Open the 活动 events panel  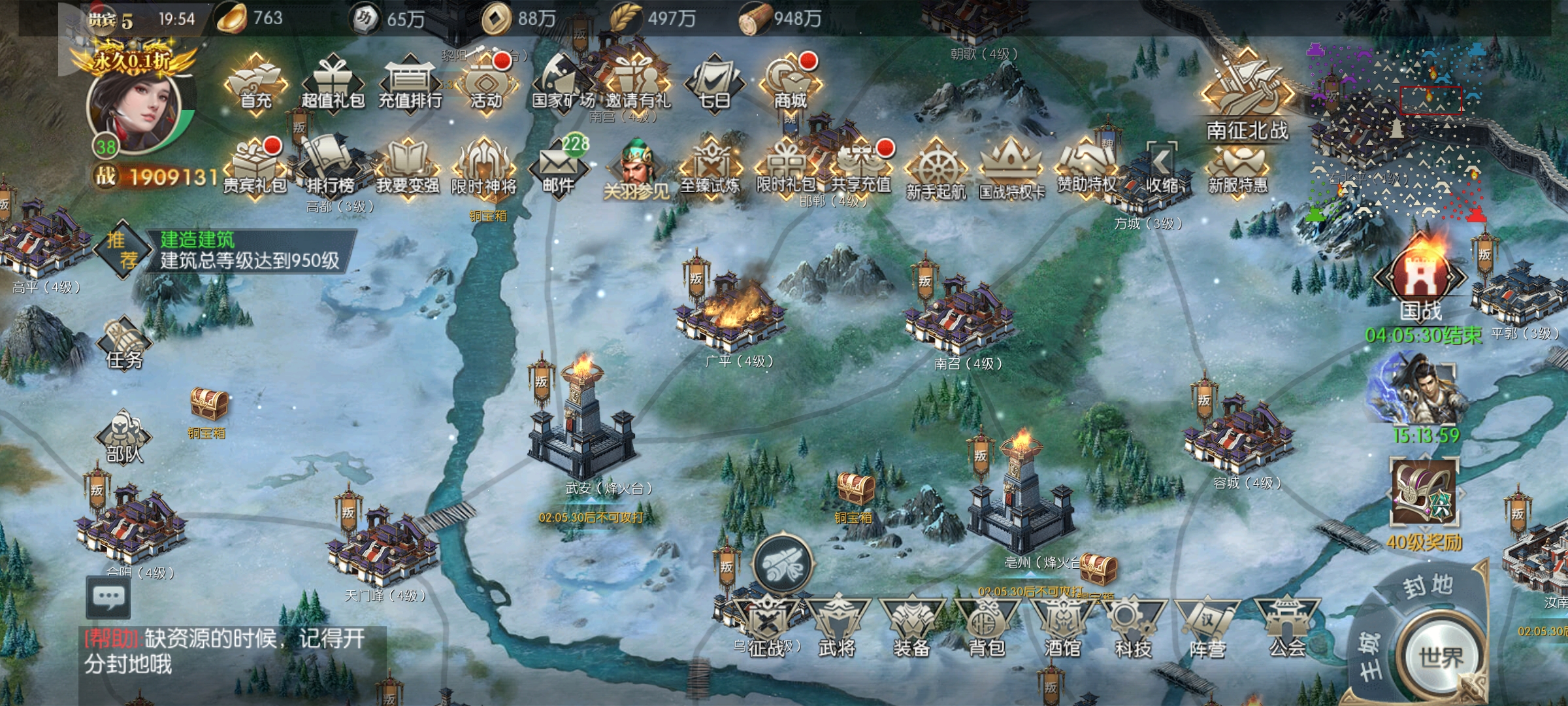pos(486,85)
